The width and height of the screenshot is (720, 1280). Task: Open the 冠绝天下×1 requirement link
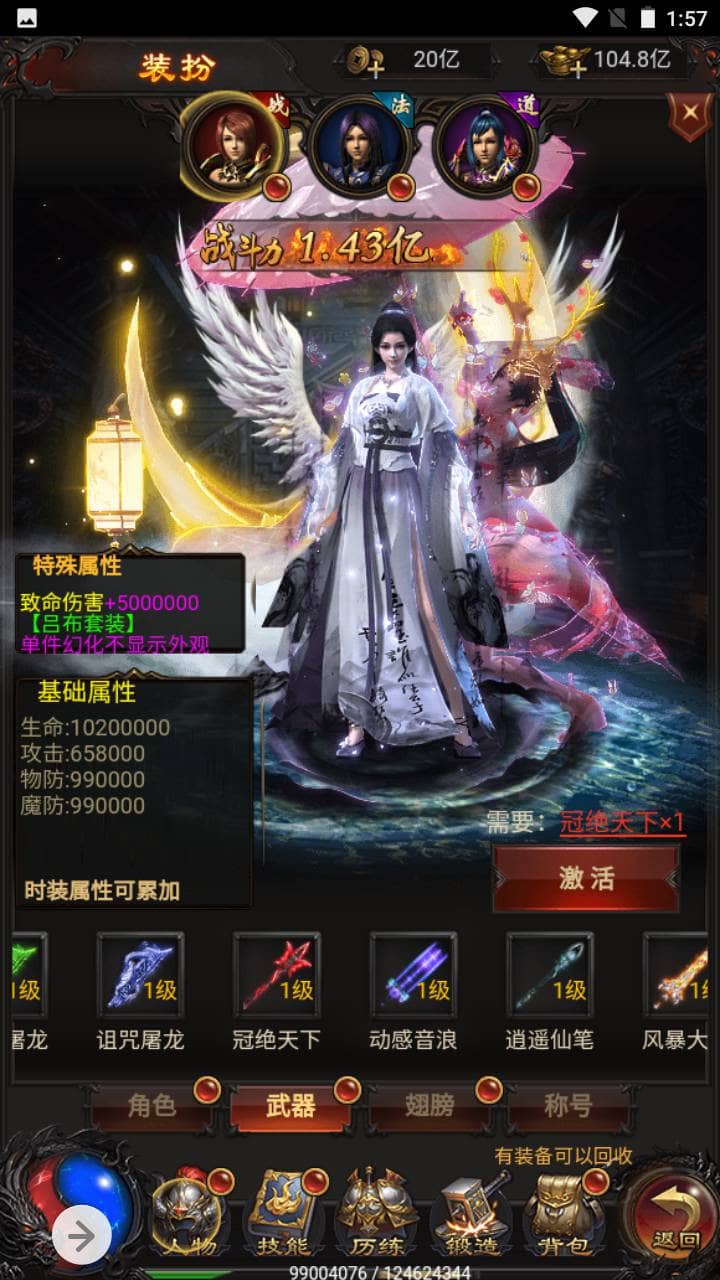pyautogui.click(x=622, y=823)
